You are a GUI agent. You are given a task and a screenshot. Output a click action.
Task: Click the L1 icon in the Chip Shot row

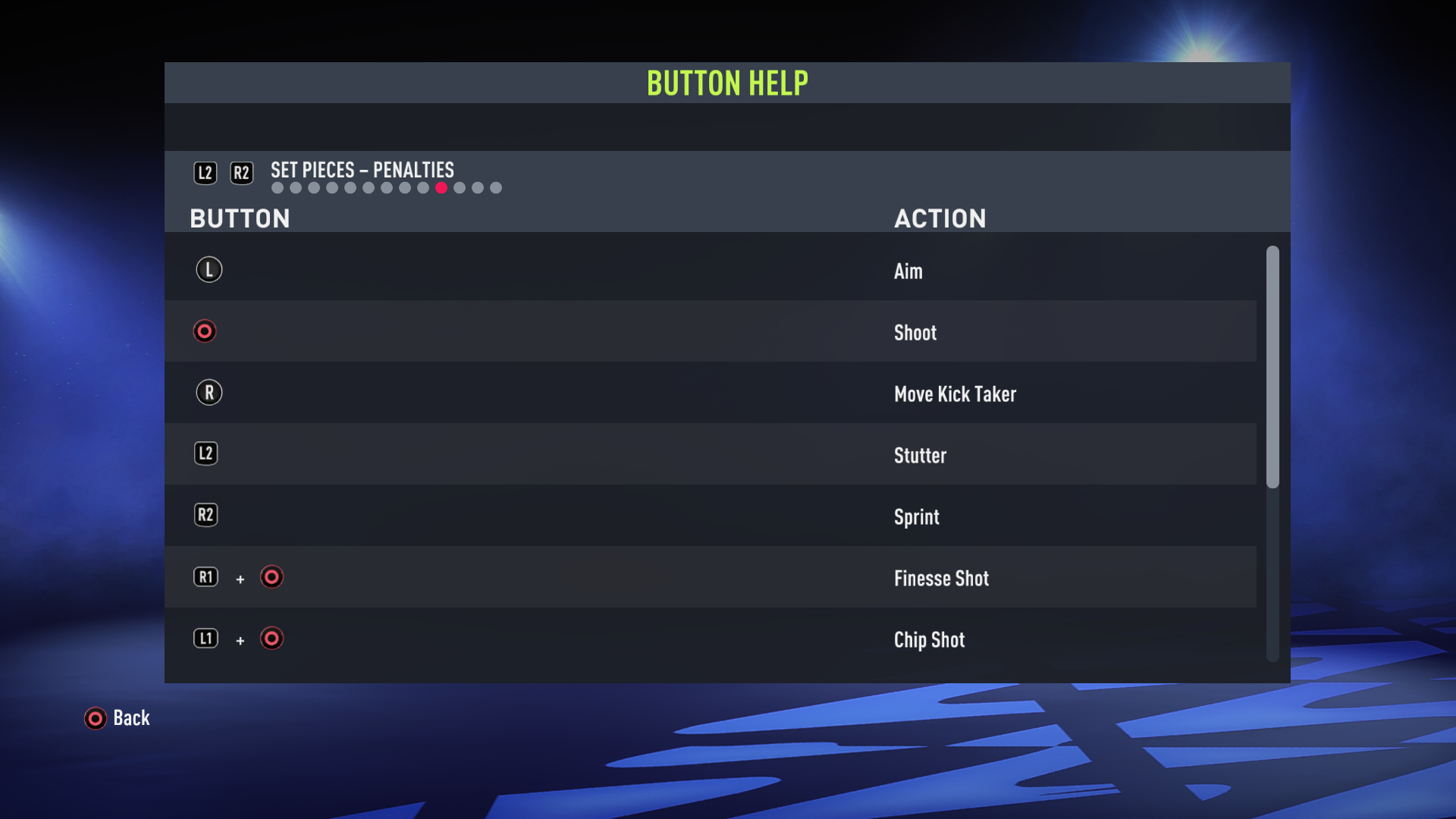tap(206, 639)
